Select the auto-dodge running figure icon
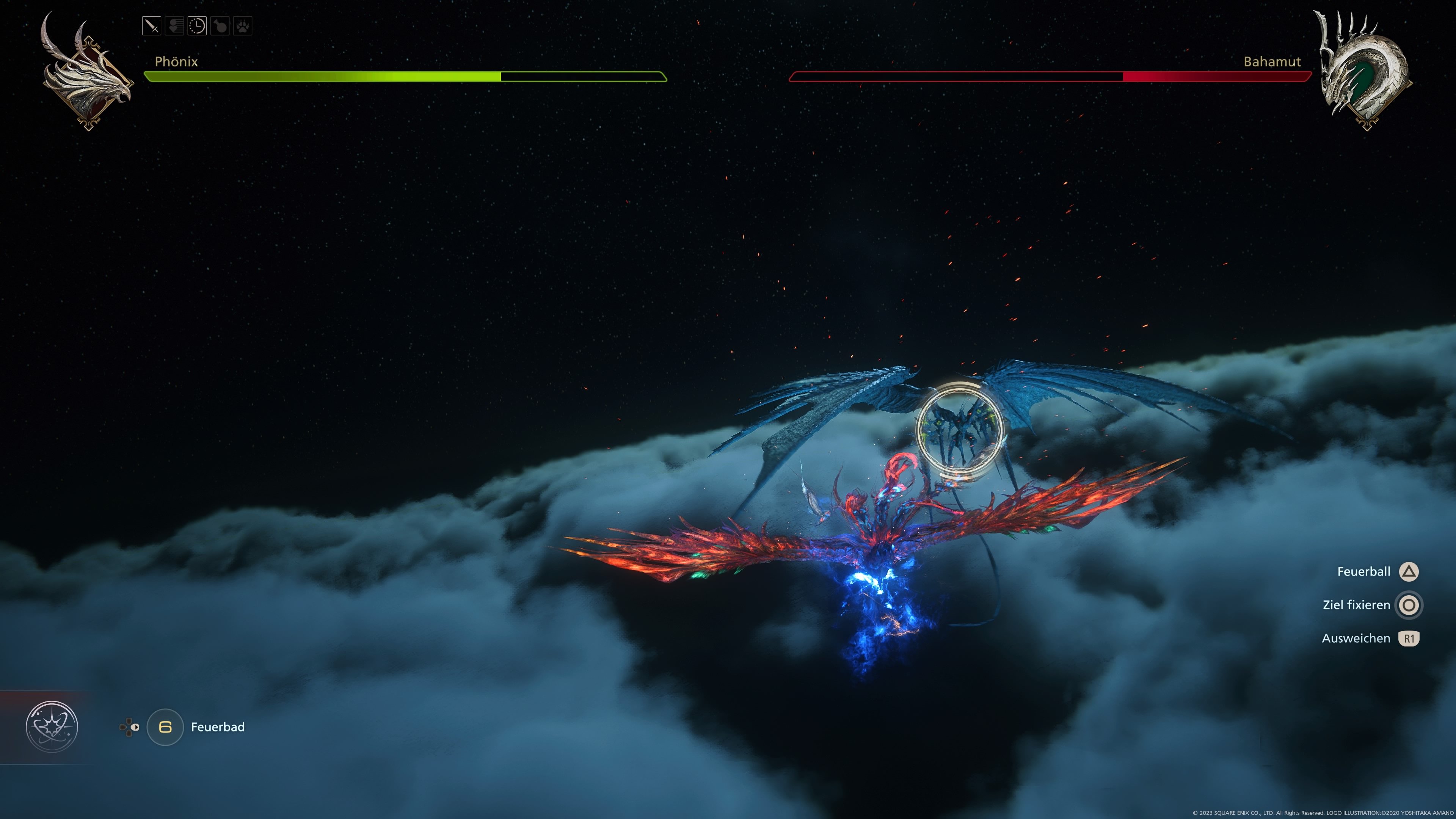This screenshot has height=819, width=1456. point(174,26)
